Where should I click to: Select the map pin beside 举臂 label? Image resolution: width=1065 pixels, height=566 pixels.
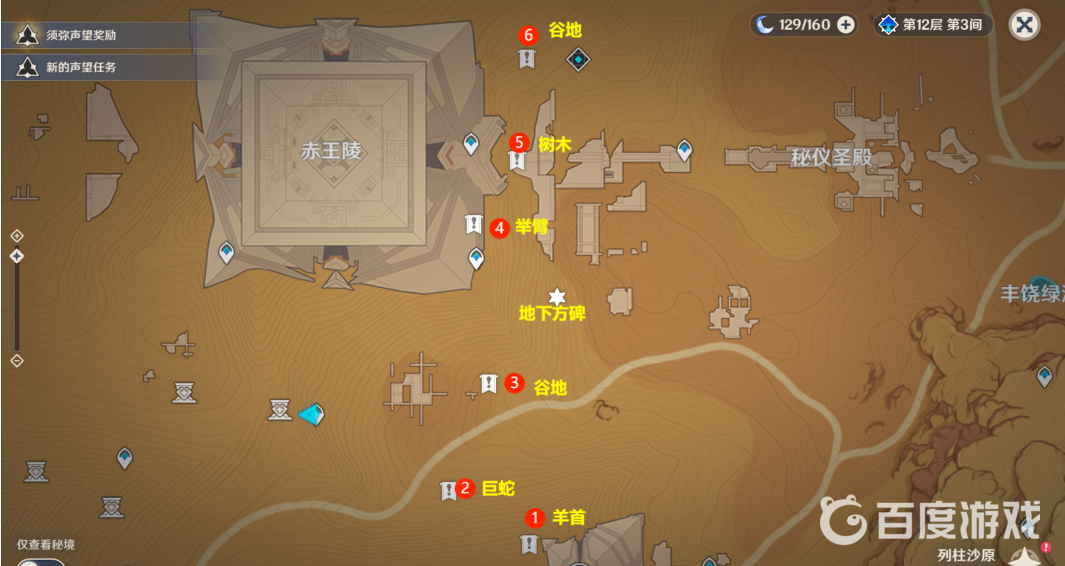tap(474, 225)
